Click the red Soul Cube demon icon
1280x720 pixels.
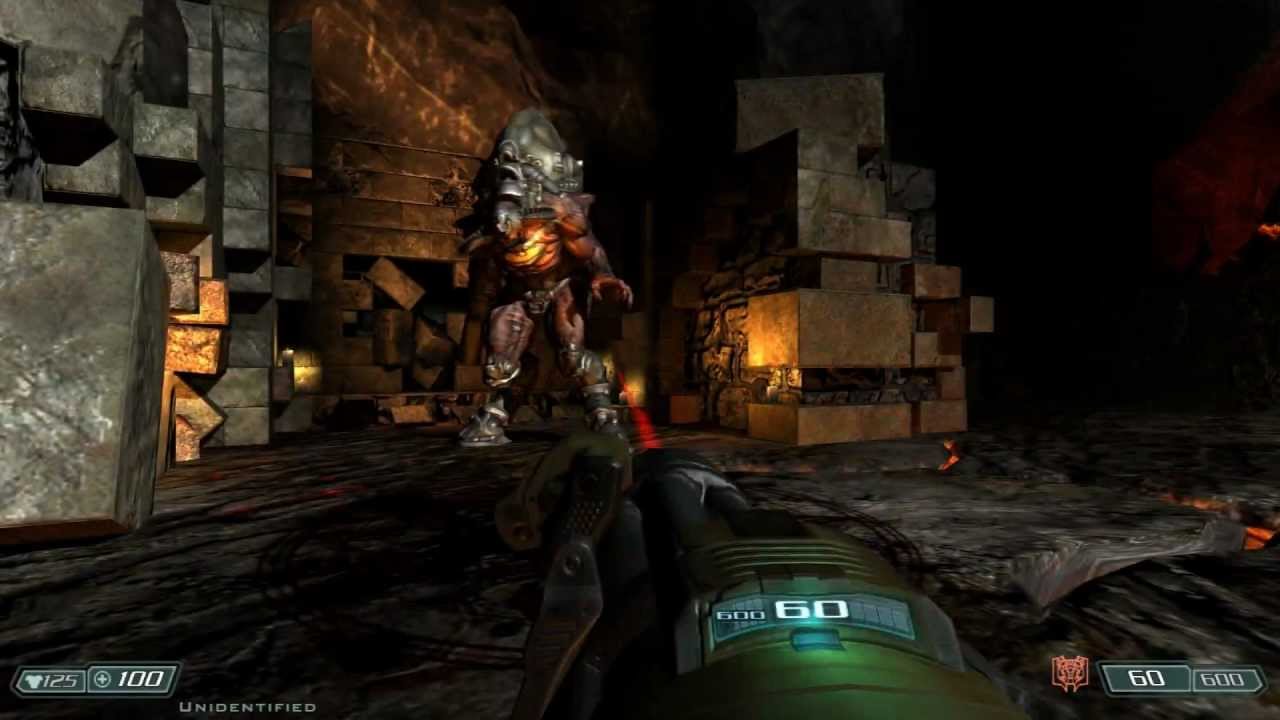coord(1069,675)
